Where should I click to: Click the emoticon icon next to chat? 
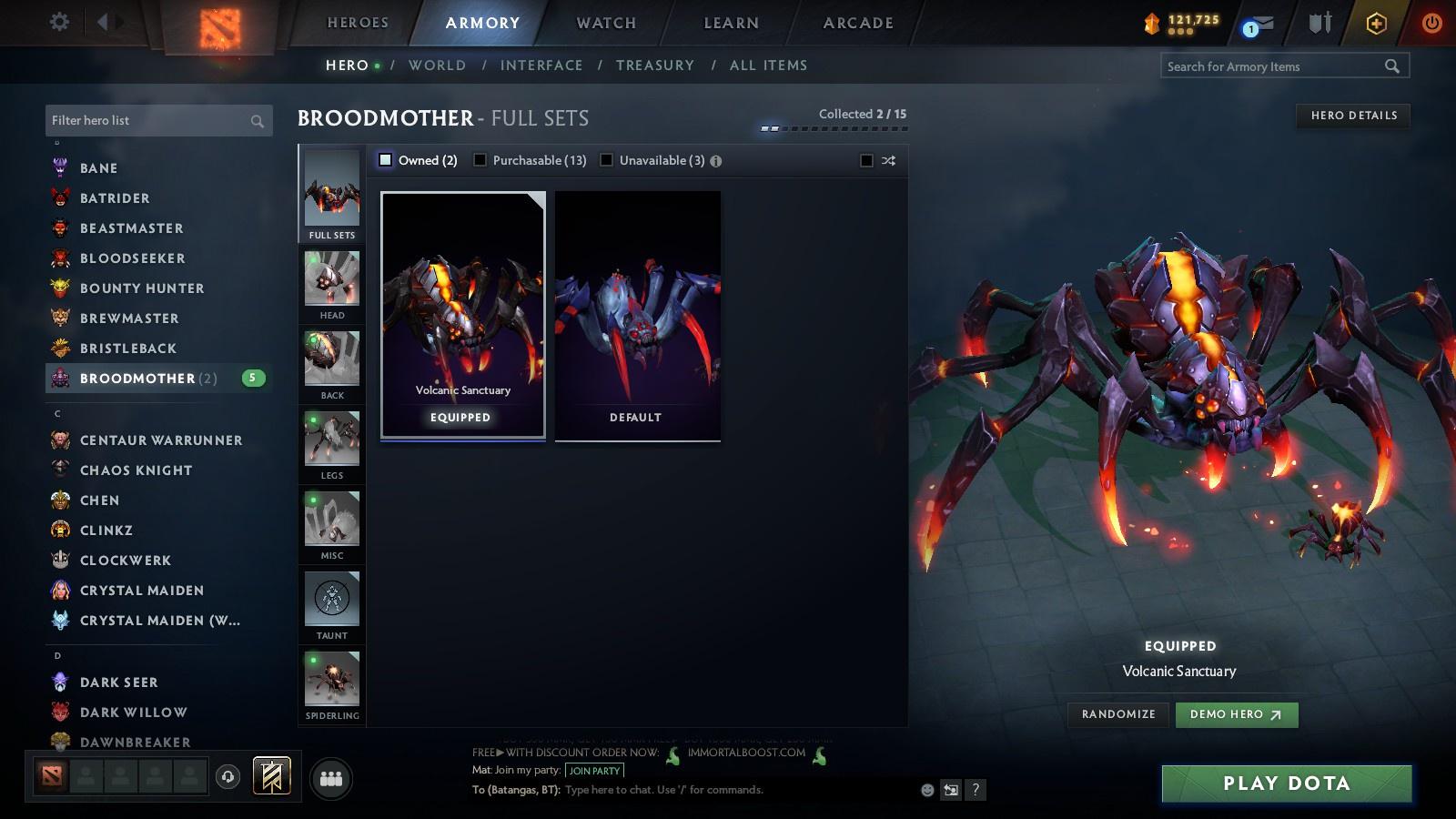925,790
